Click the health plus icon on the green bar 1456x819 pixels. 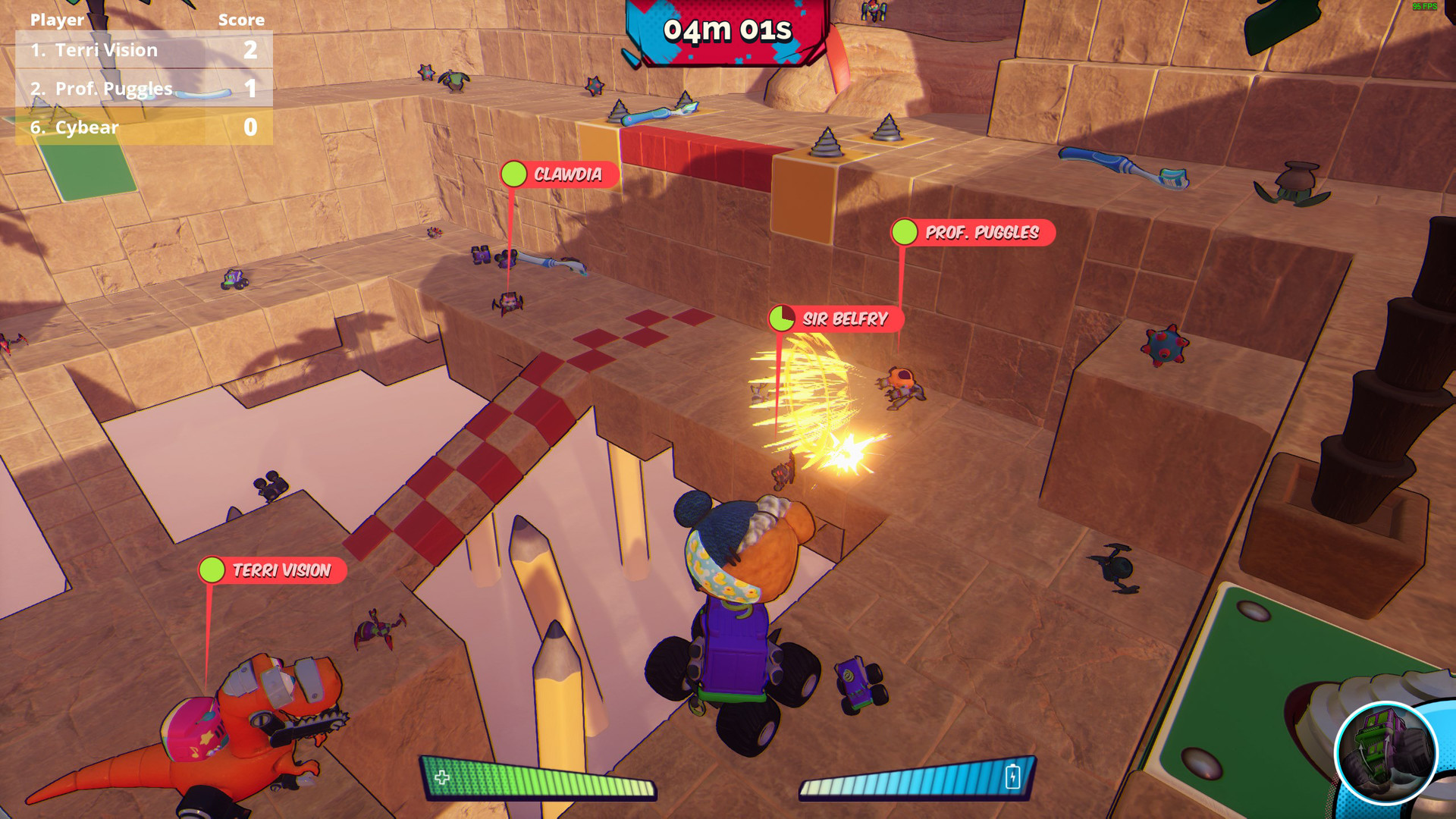441,777
